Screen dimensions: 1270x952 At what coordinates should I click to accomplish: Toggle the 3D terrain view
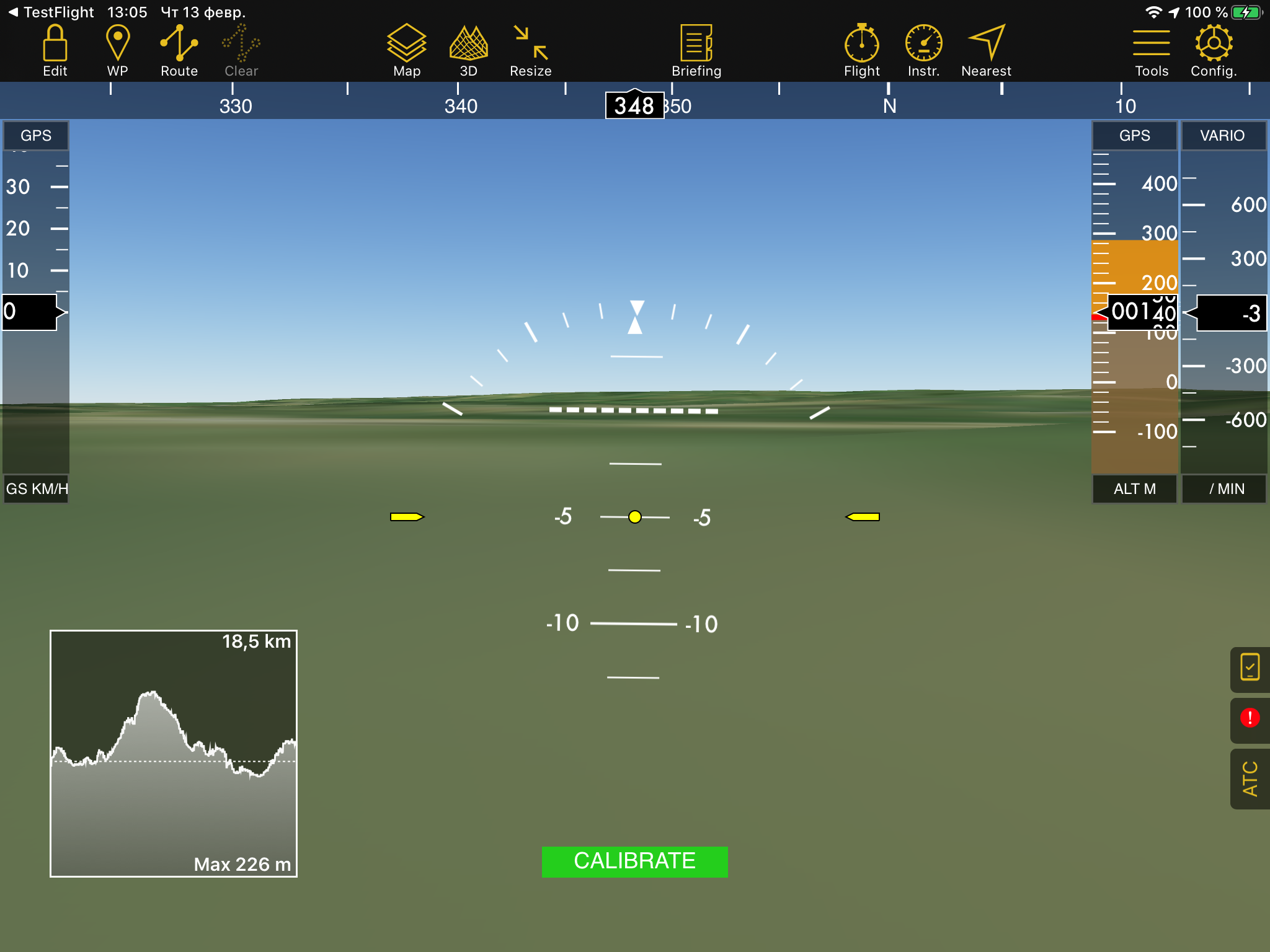tap(468, 51)
